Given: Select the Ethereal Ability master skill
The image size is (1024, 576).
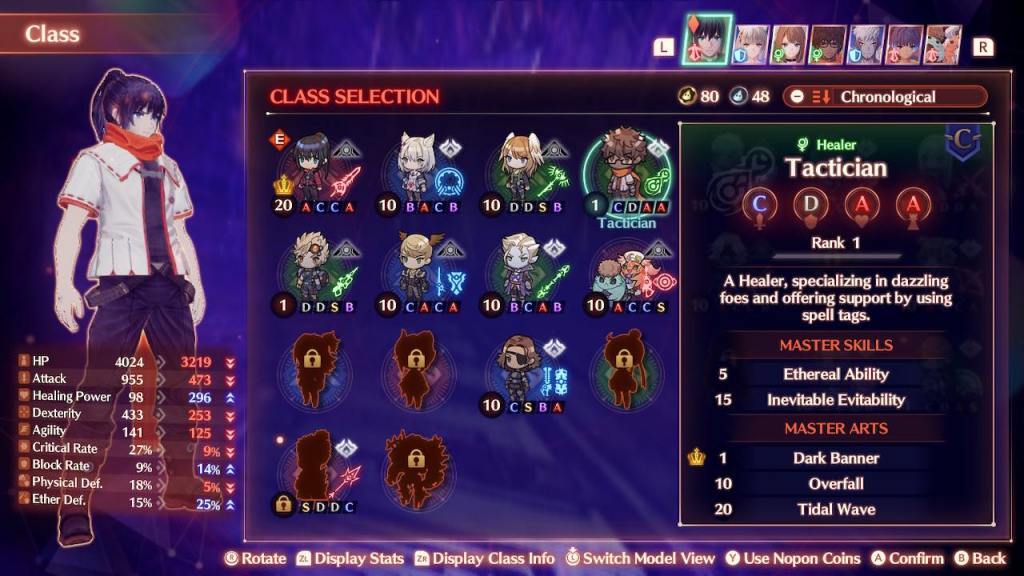Looking at the screenshot, I should 836,374.
